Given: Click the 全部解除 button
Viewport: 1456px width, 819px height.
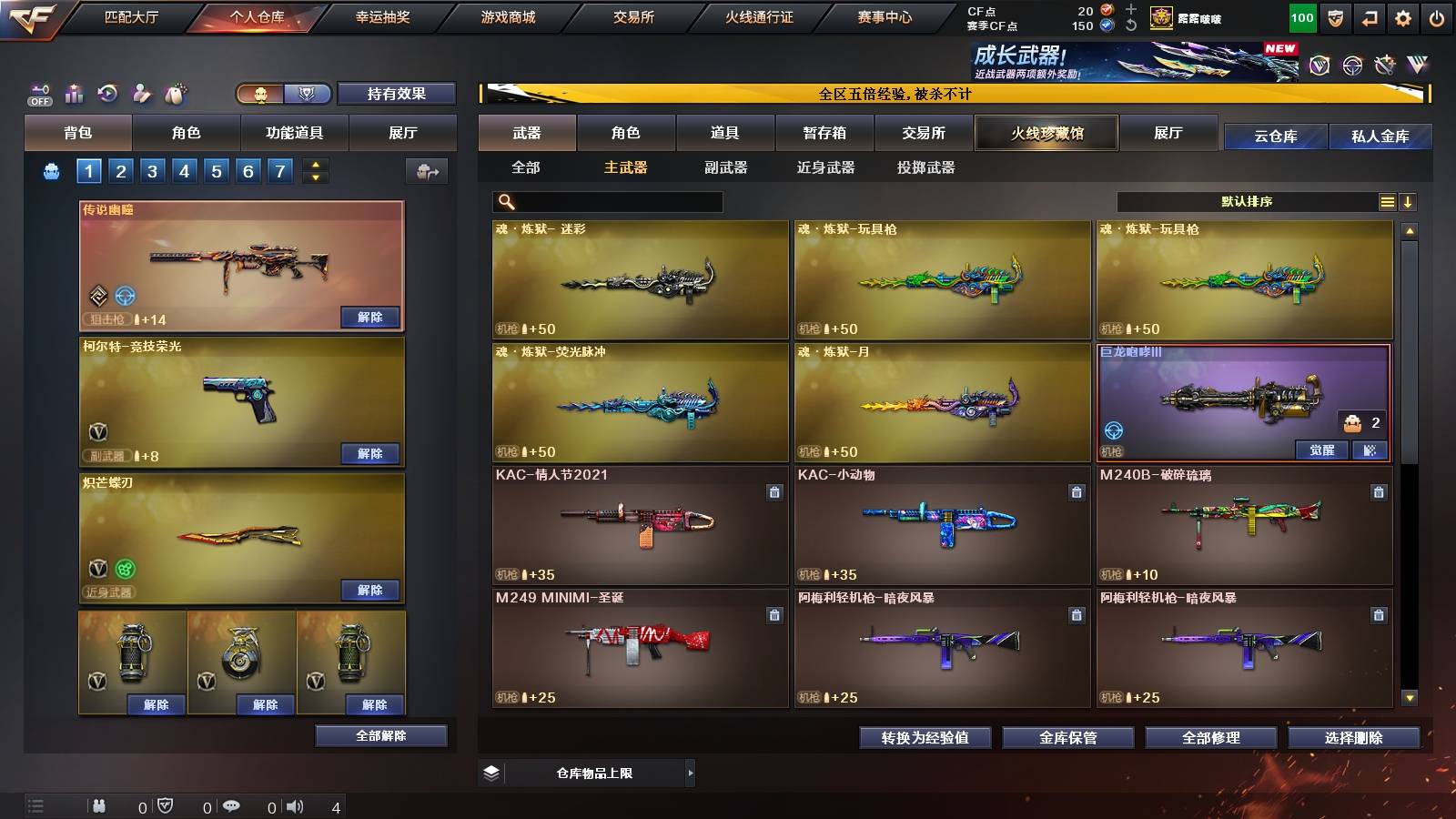Looking at the screenshot, I should [x=379, y=735].
